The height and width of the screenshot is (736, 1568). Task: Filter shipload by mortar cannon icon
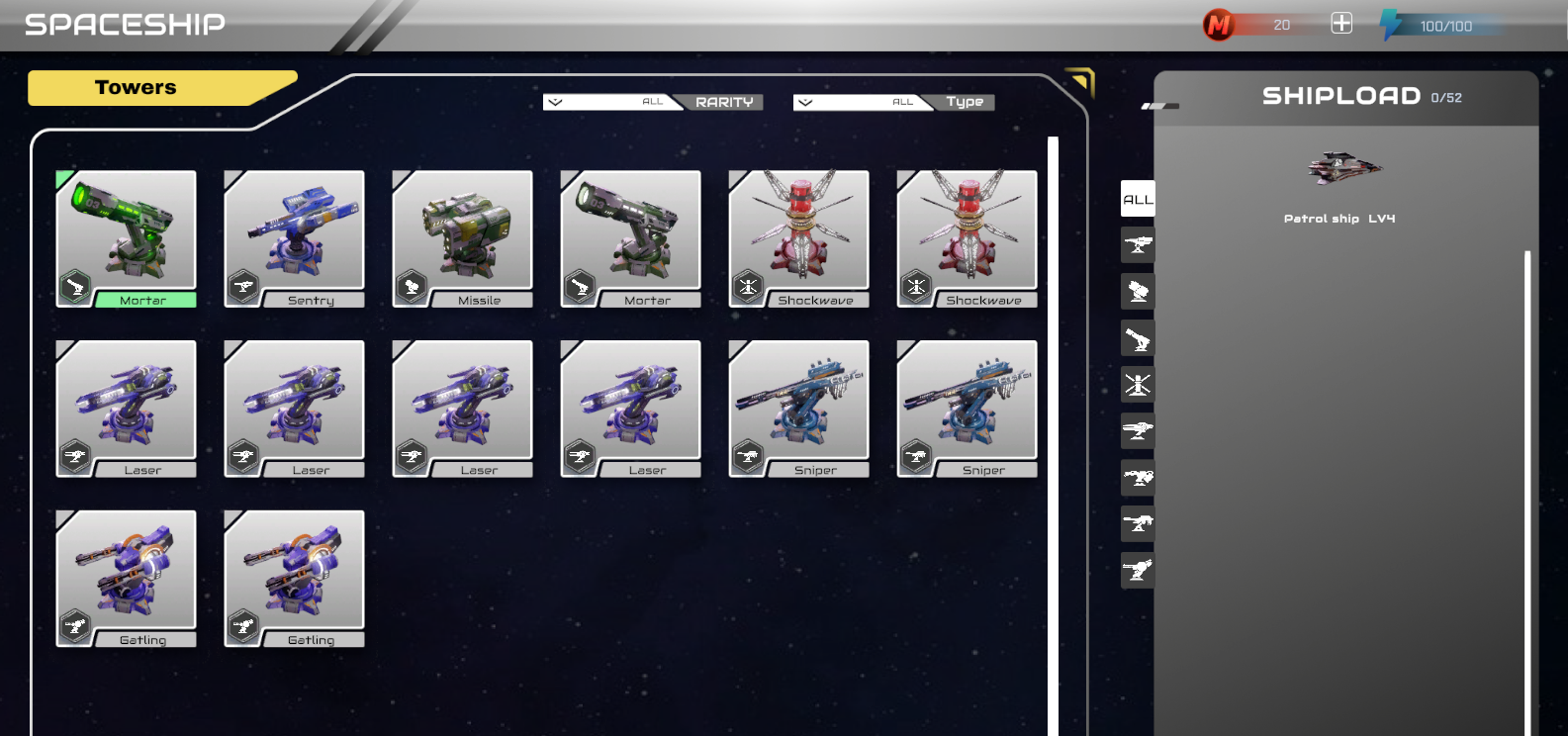tap(1138, 338)
